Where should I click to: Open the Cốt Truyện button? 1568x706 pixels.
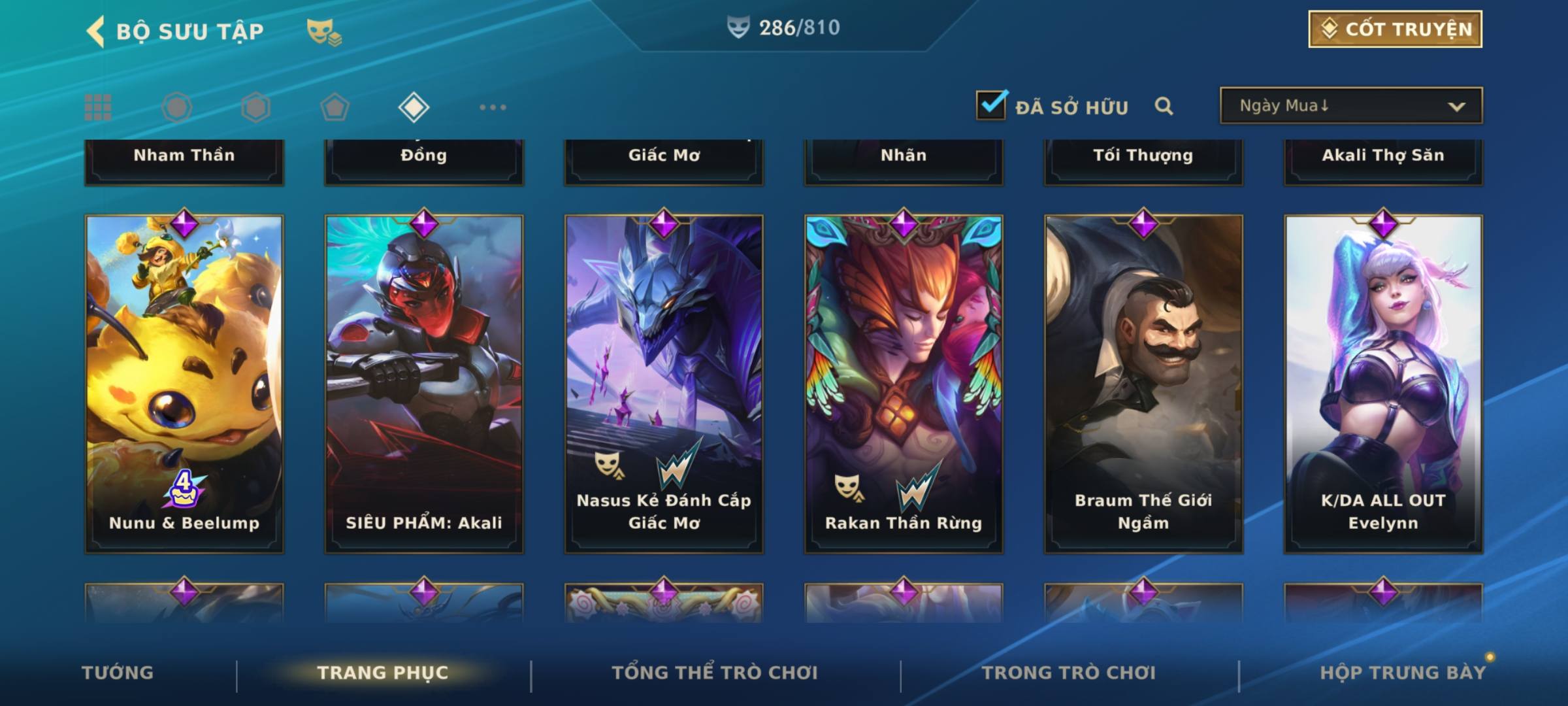tap(1394, 29)
